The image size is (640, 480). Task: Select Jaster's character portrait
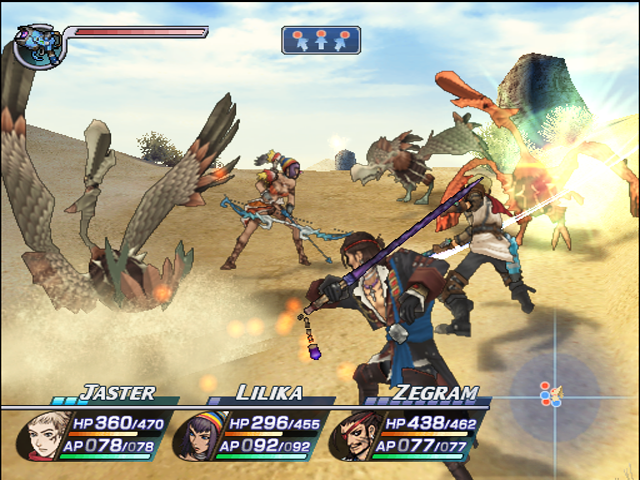43,435
